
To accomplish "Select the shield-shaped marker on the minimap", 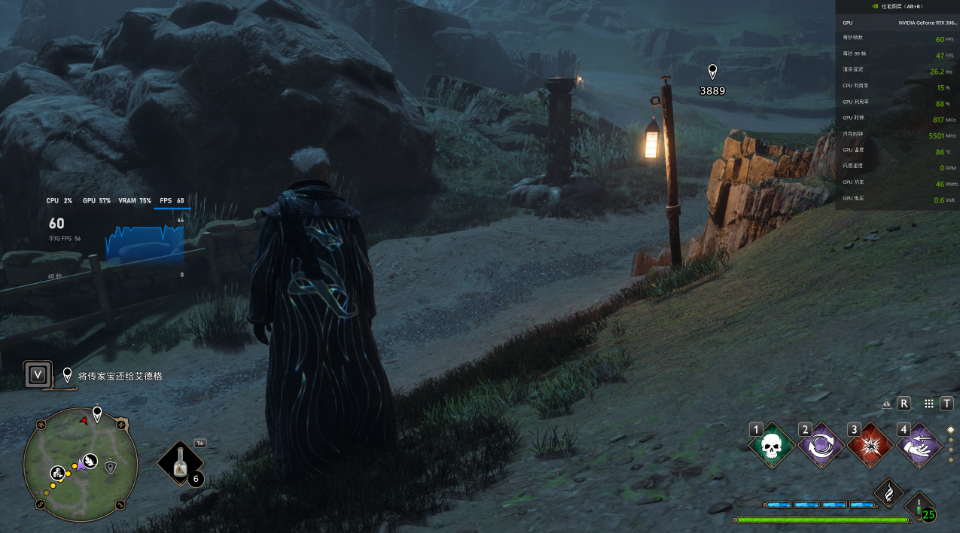I will pos(110,467).
